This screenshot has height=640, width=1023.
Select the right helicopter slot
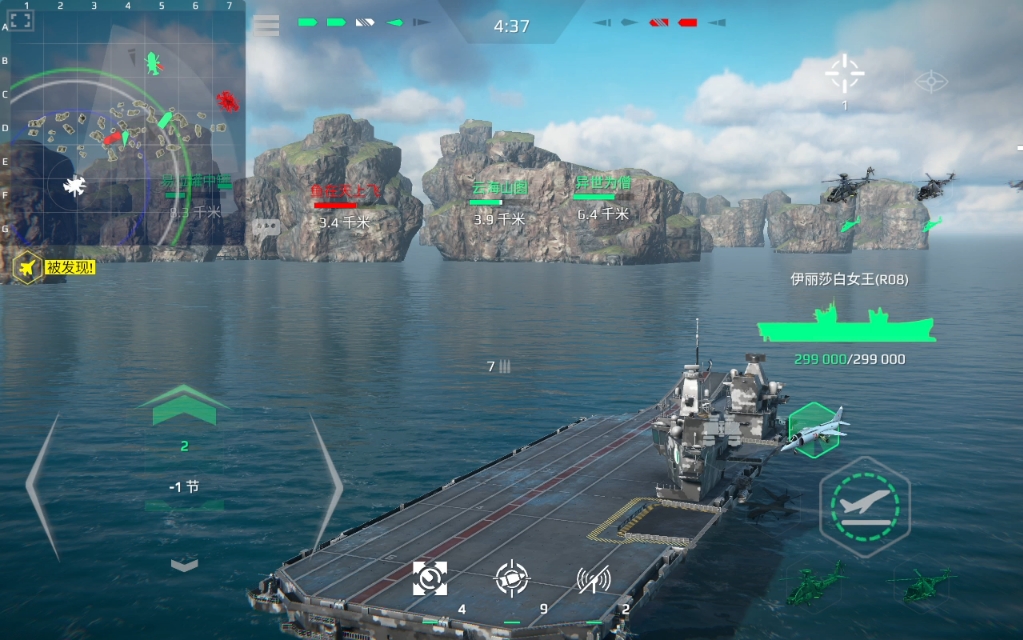tap(921, 584)
